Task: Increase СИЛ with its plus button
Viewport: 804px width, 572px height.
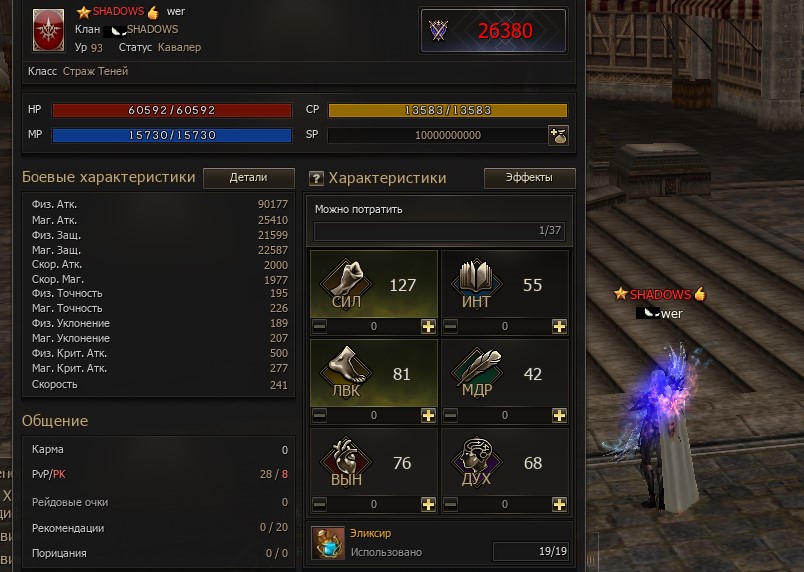Action: click(x=428, y=326)
